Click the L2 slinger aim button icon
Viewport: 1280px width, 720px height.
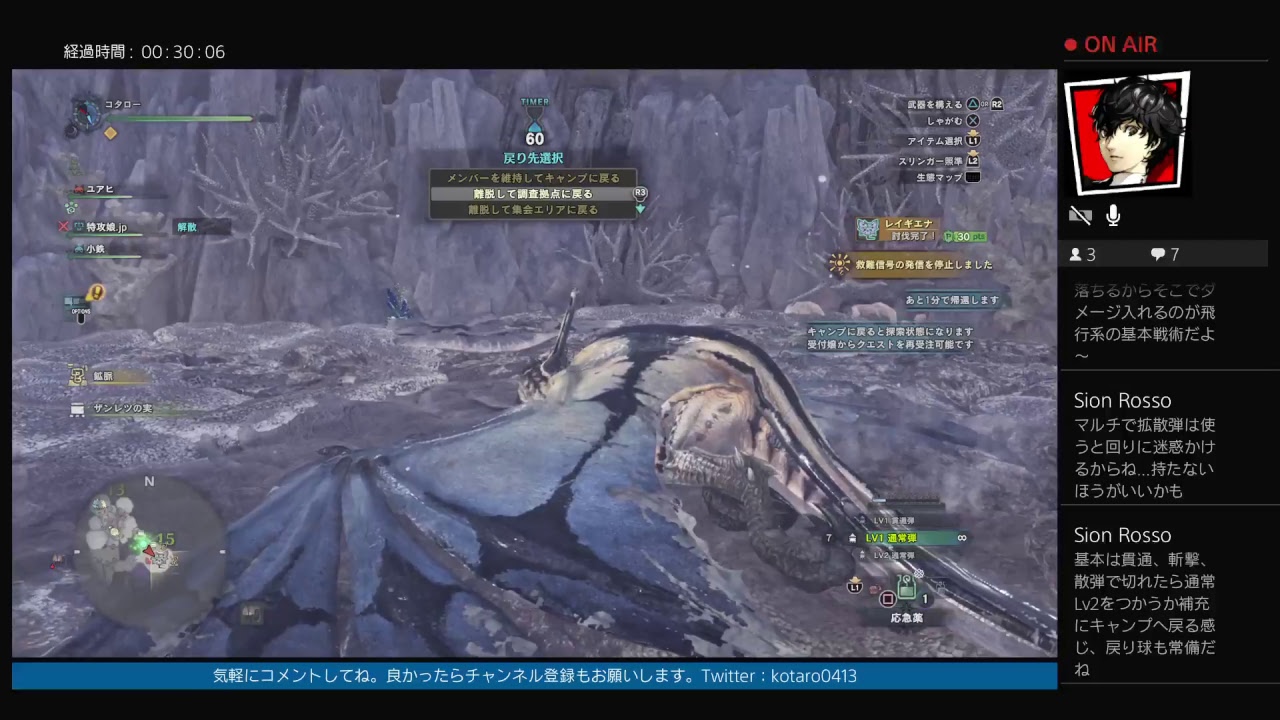(973, 160)
